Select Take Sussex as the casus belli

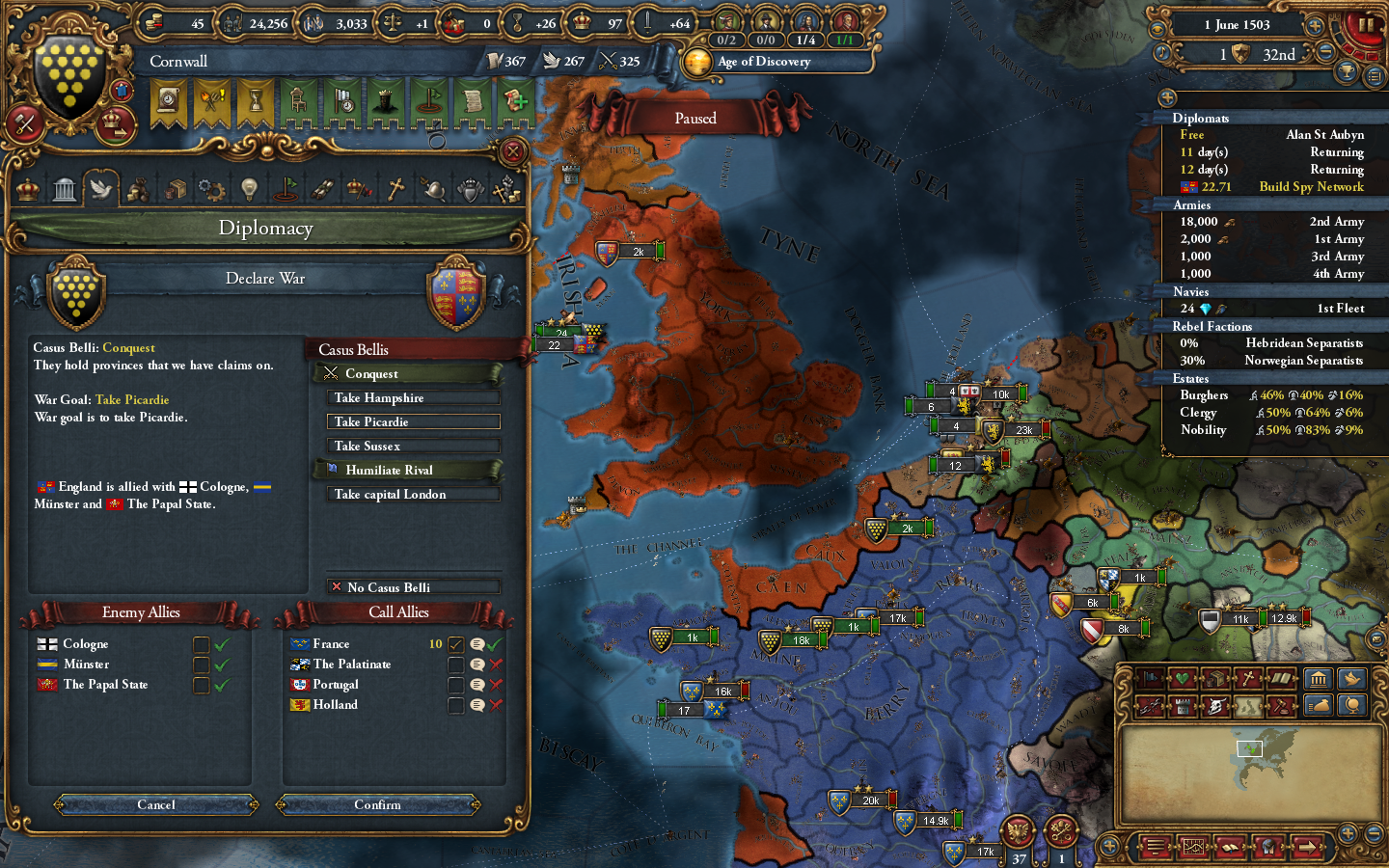(x=413, y=446)
